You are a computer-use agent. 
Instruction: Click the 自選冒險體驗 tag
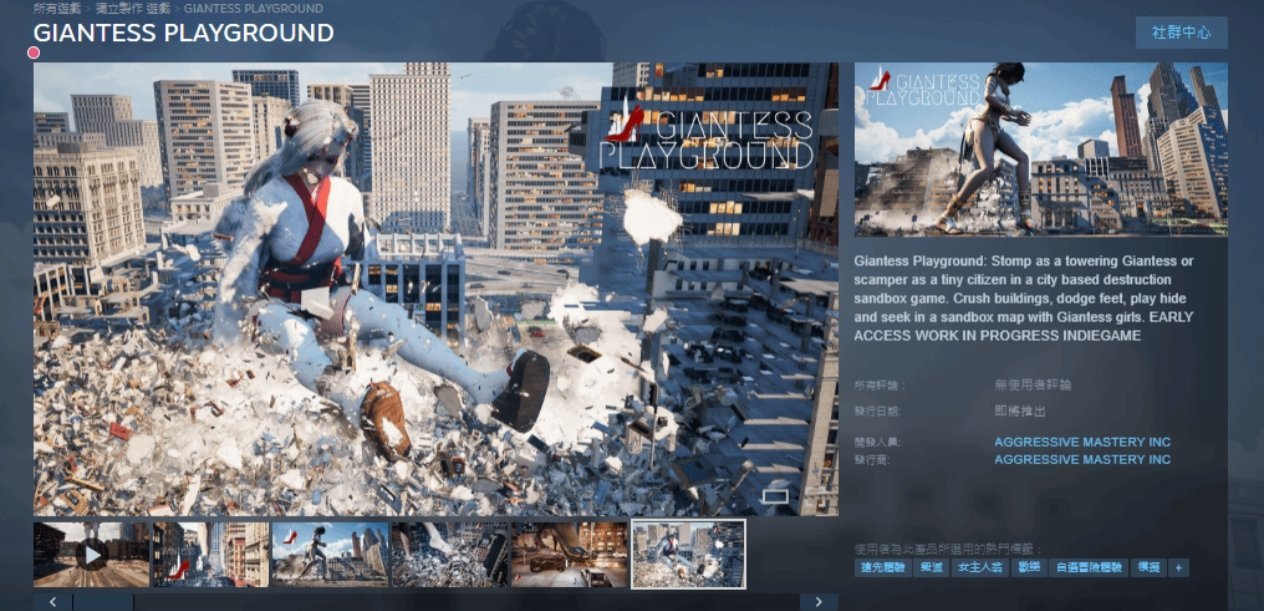point(1089,567)
